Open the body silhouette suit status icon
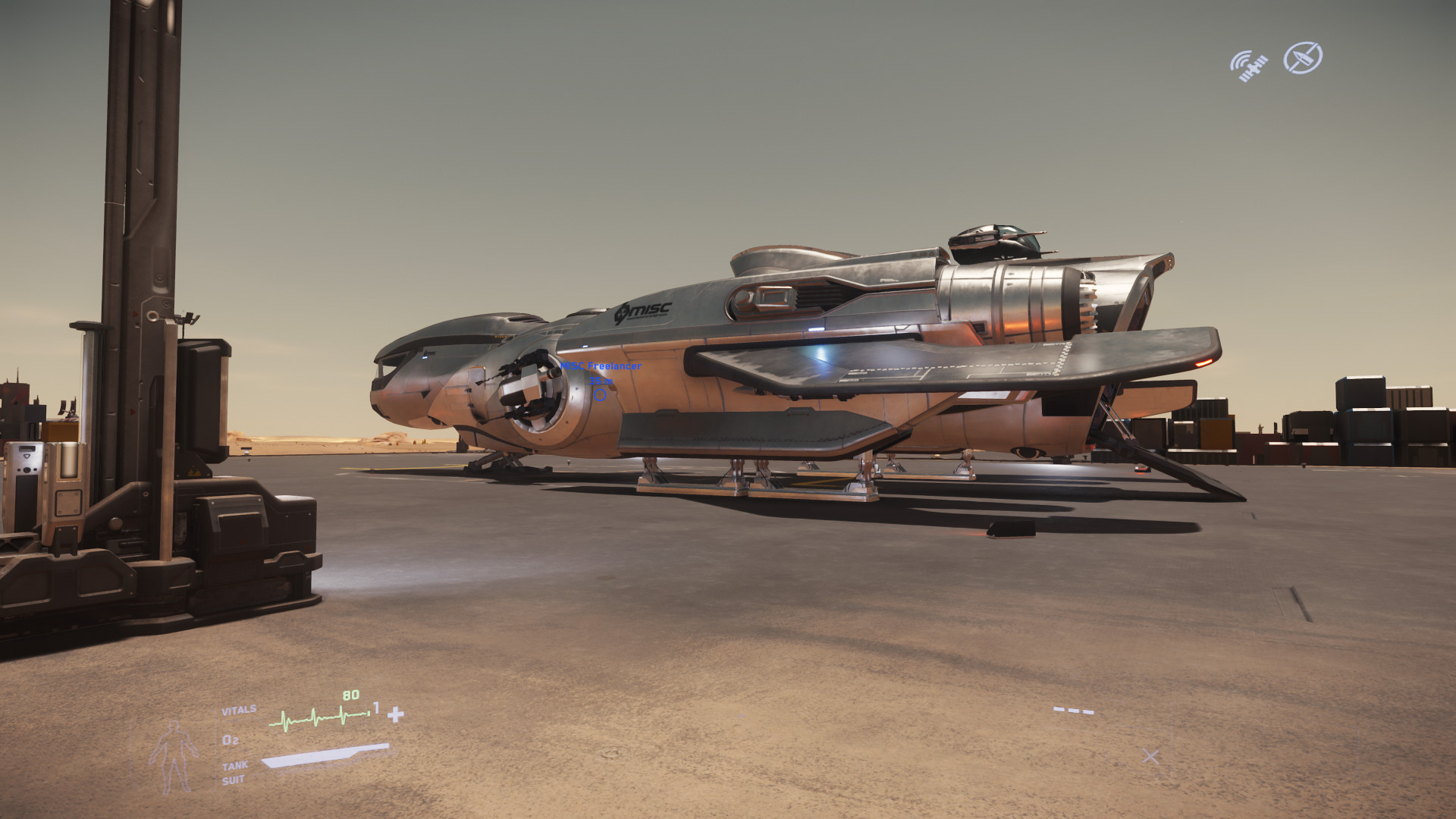Screen dimensions: 1456x819 pyautogui.click(x=174, y=755)
